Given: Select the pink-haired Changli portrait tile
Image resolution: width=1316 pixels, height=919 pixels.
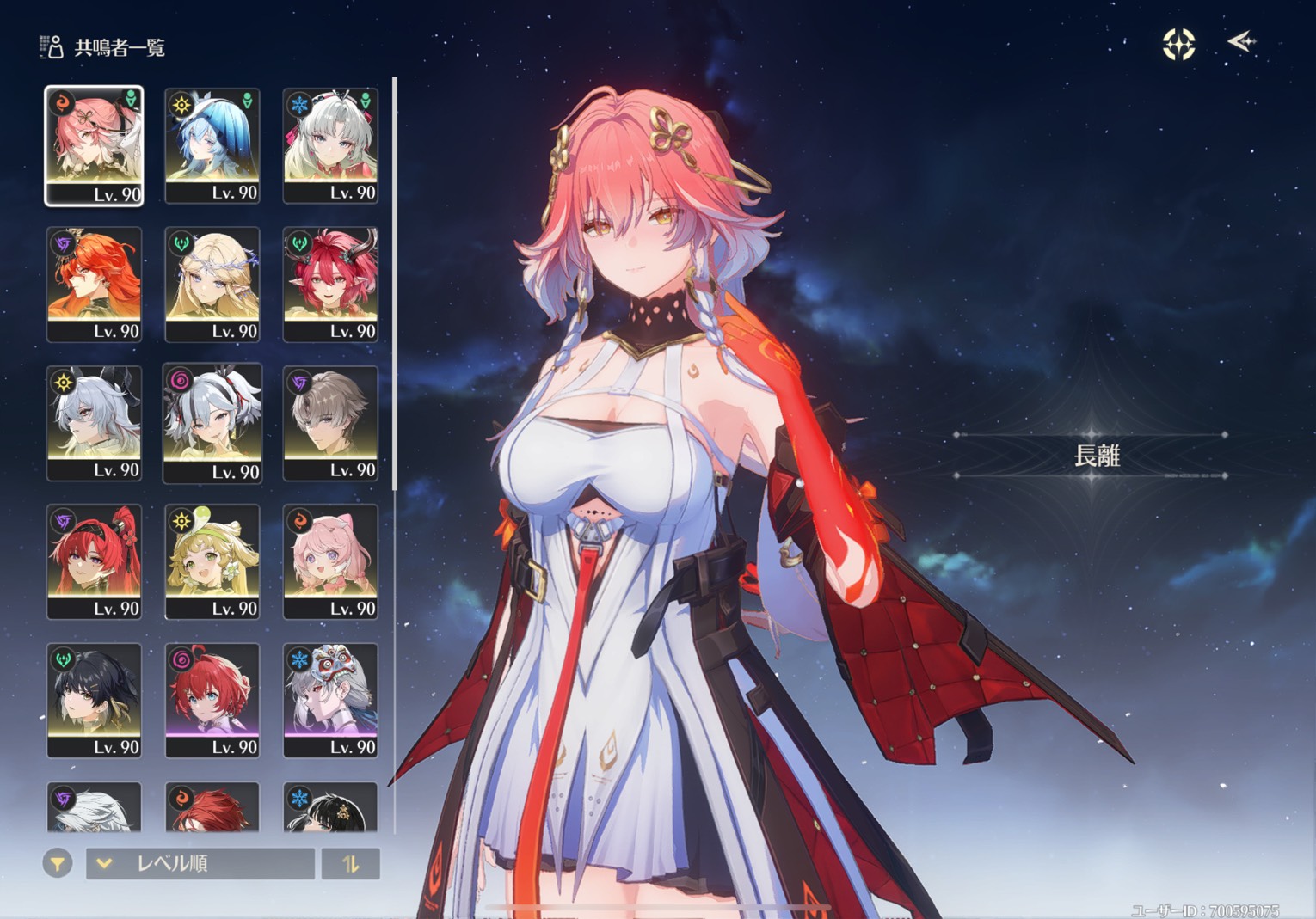Looking at the screenshot, I should 94,146.
